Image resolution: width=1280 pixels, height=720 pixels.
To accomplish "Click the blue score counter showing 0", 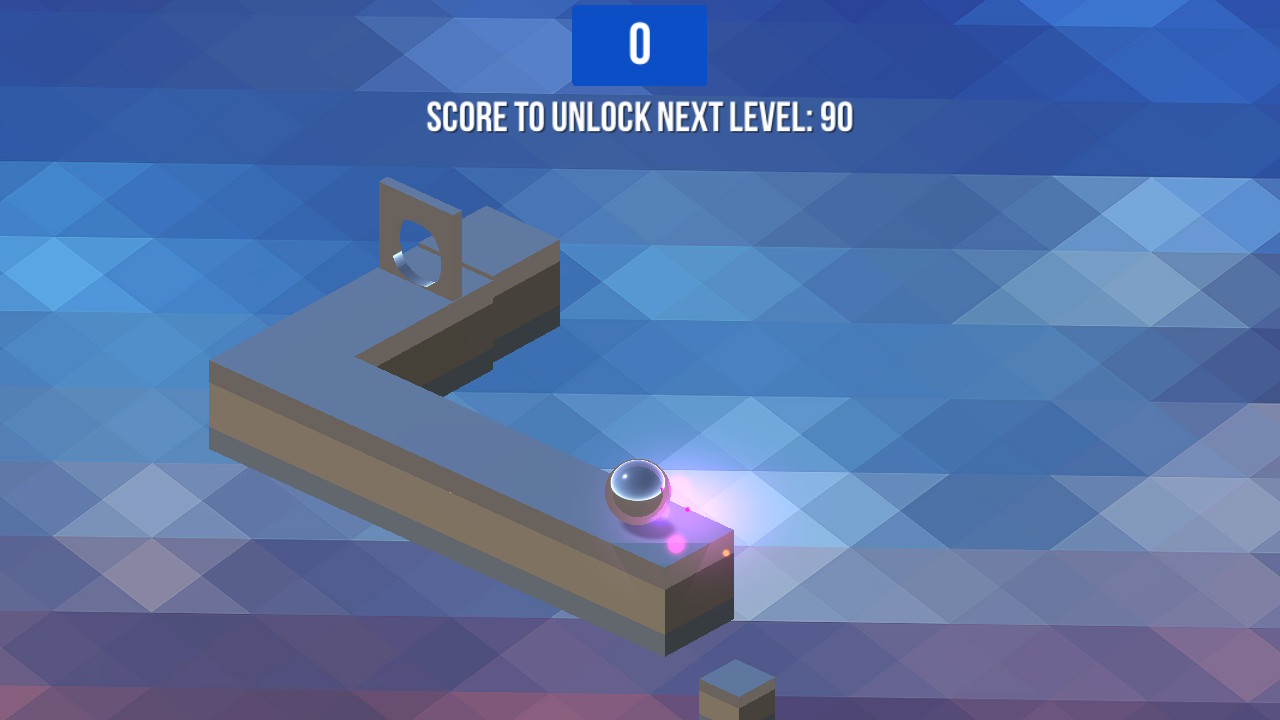I will click(639, 44).
